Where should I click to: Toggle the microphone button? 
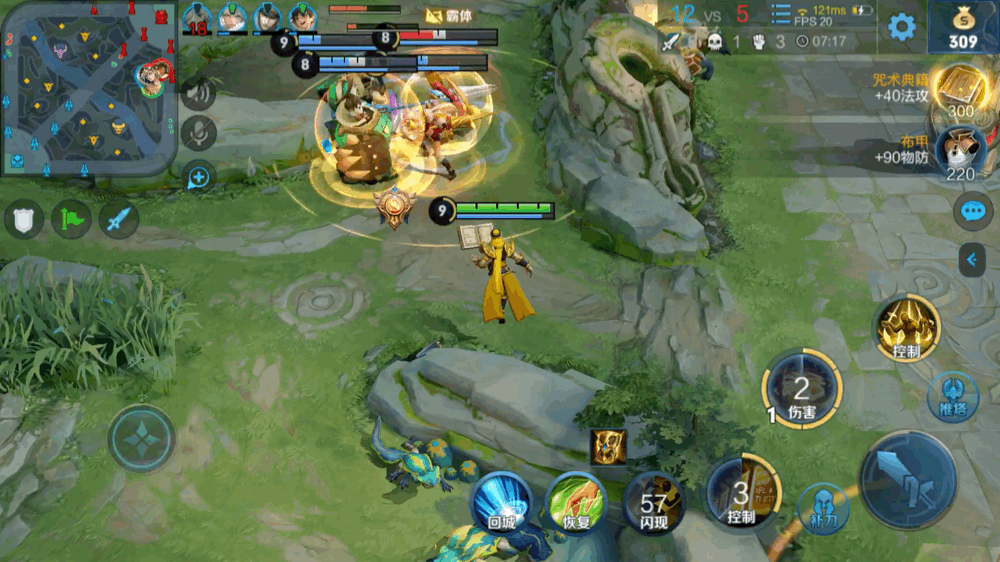199,134
